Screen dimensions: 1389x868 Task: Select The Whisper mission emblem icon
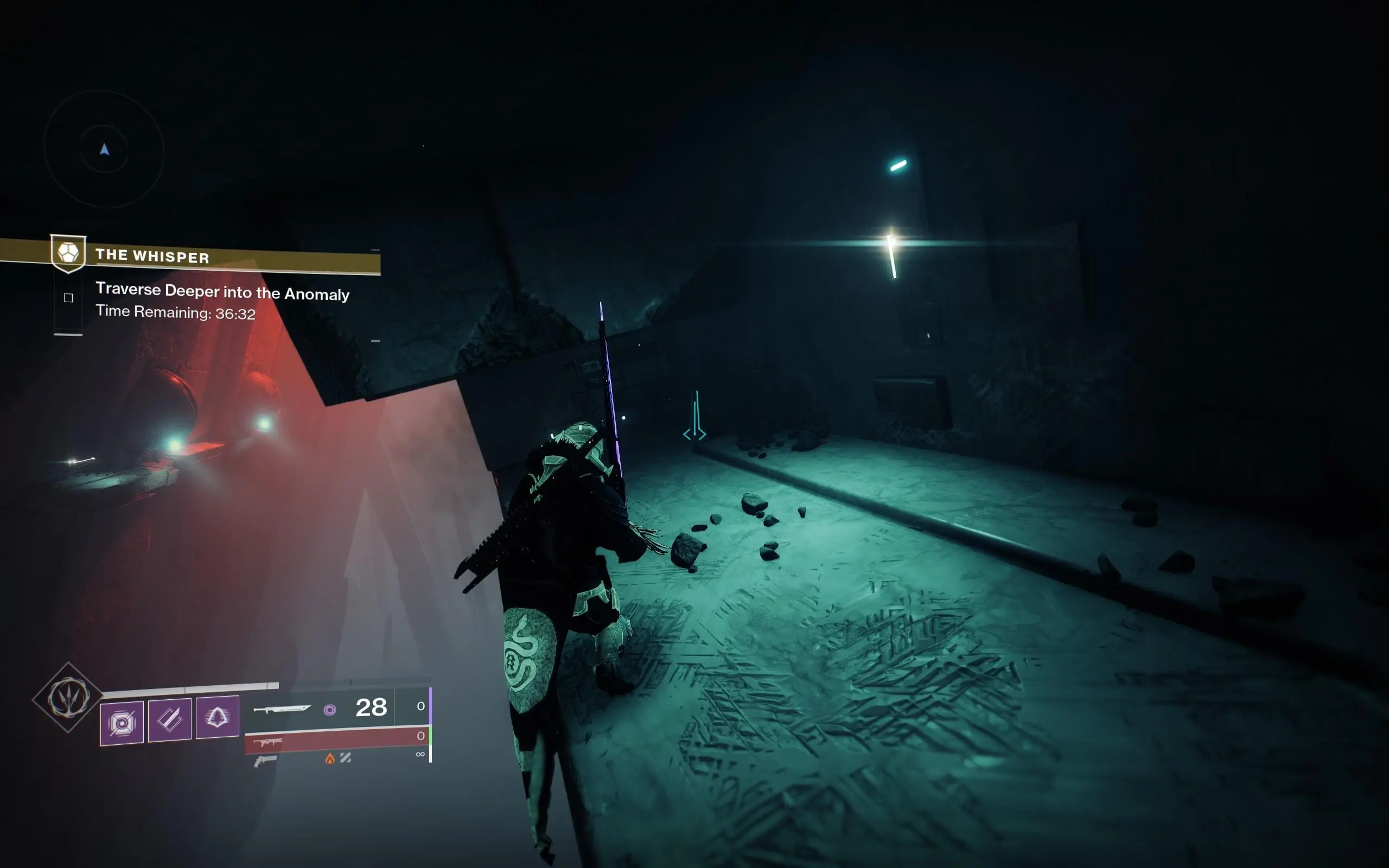click(x=68, y=253)
